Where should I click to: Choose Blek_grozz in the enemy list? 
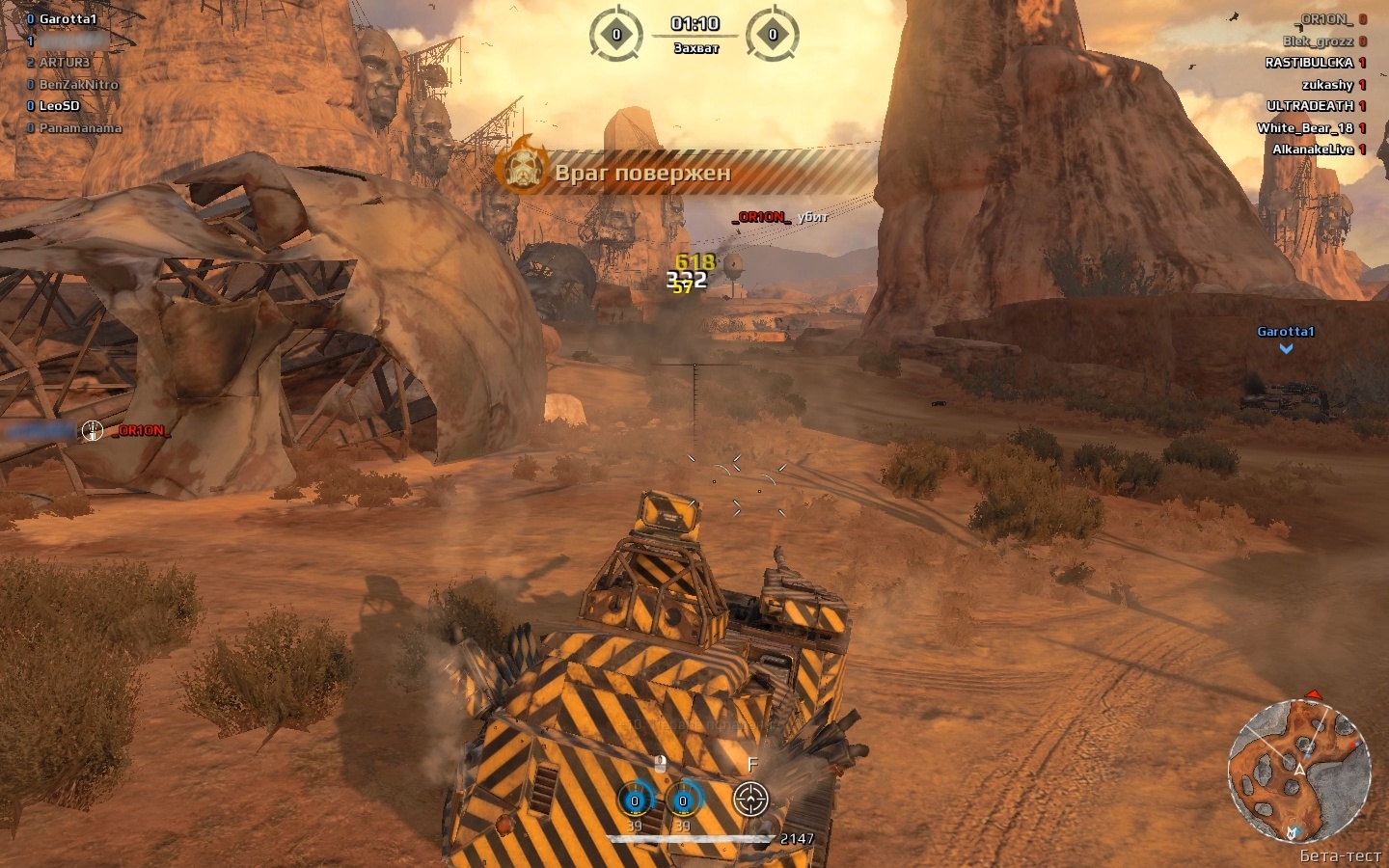click(1318, 41)
